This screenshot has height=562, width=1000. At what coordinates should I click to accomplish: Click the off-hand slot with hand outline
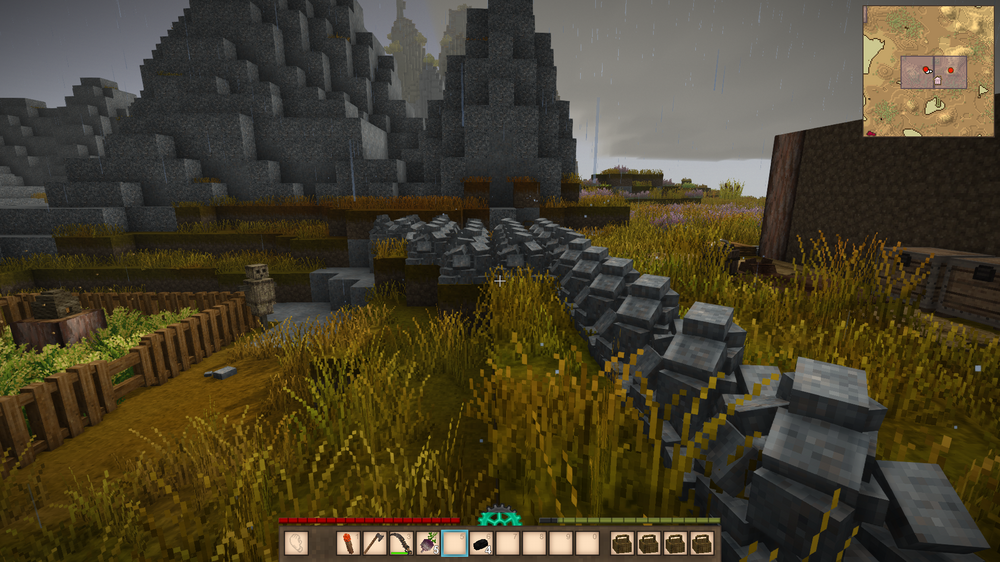pos(297,543)
